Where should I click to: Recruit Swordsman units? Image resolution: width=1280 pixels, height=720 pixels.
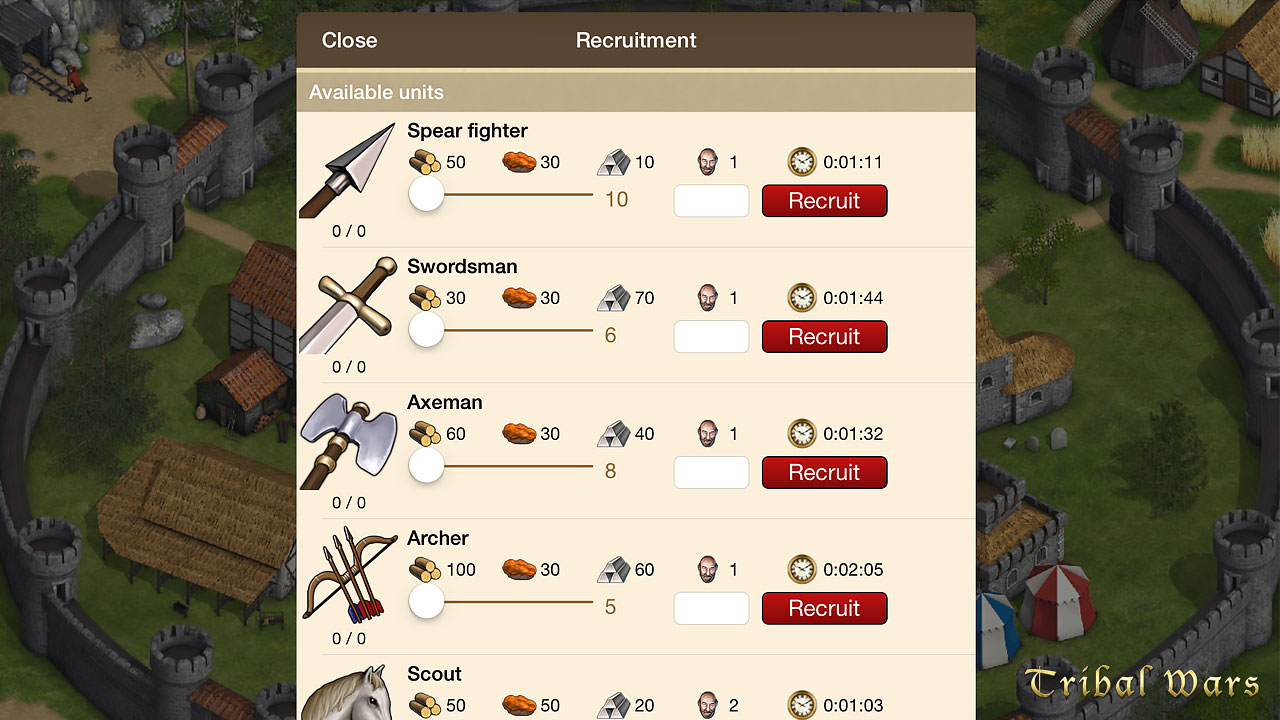tap(824, 337)
